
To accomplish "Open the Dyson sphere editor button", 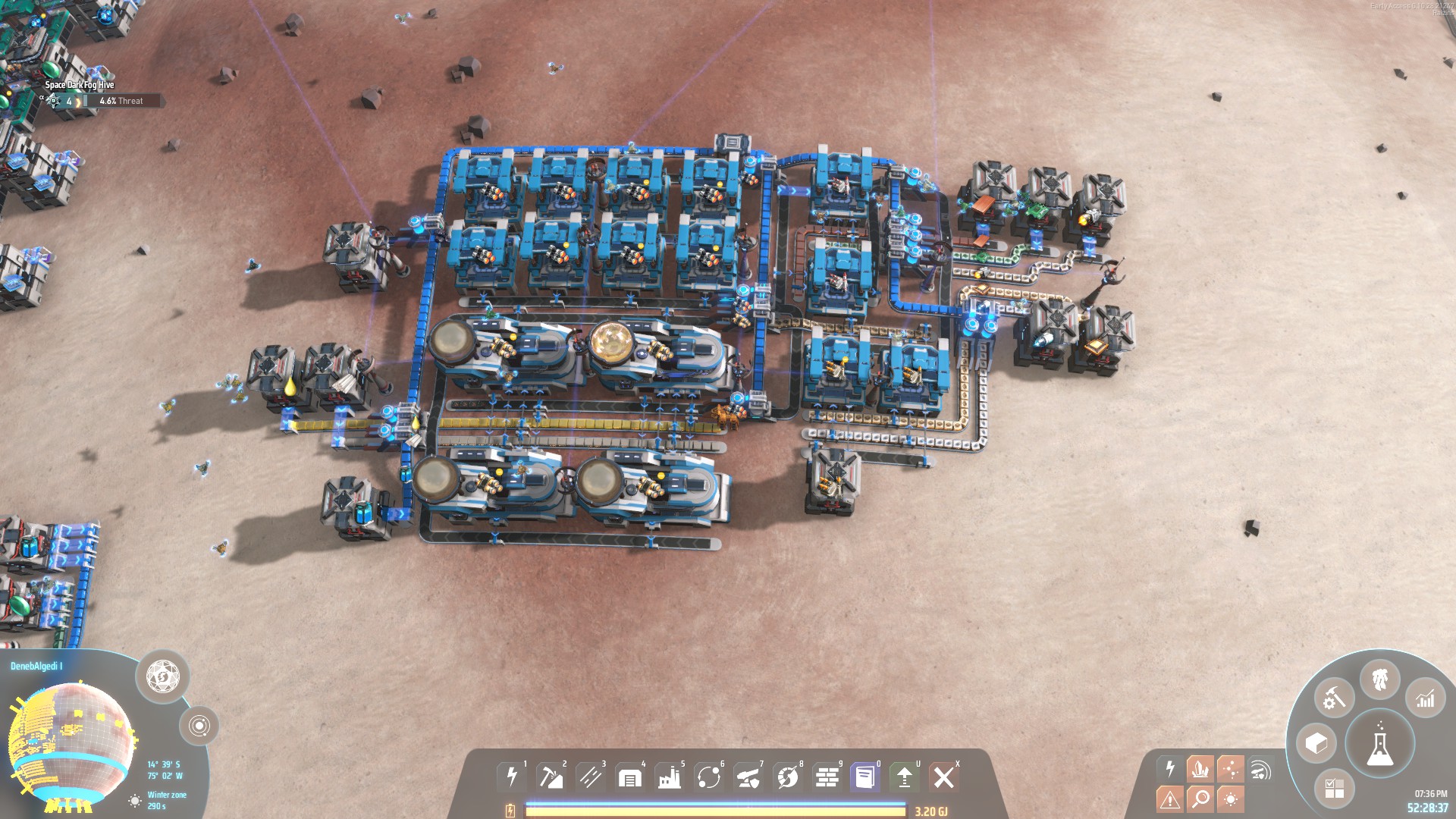I will tap(162, 676).
